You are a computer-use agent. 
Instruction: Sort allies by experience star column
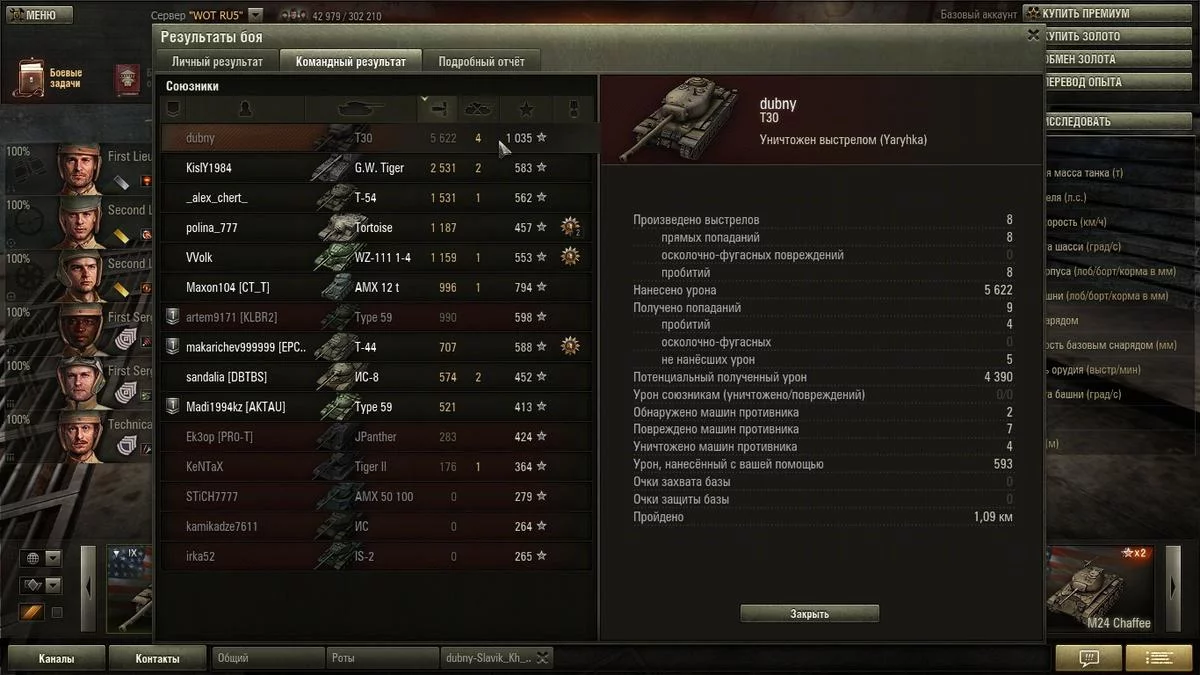coord(526,108)
